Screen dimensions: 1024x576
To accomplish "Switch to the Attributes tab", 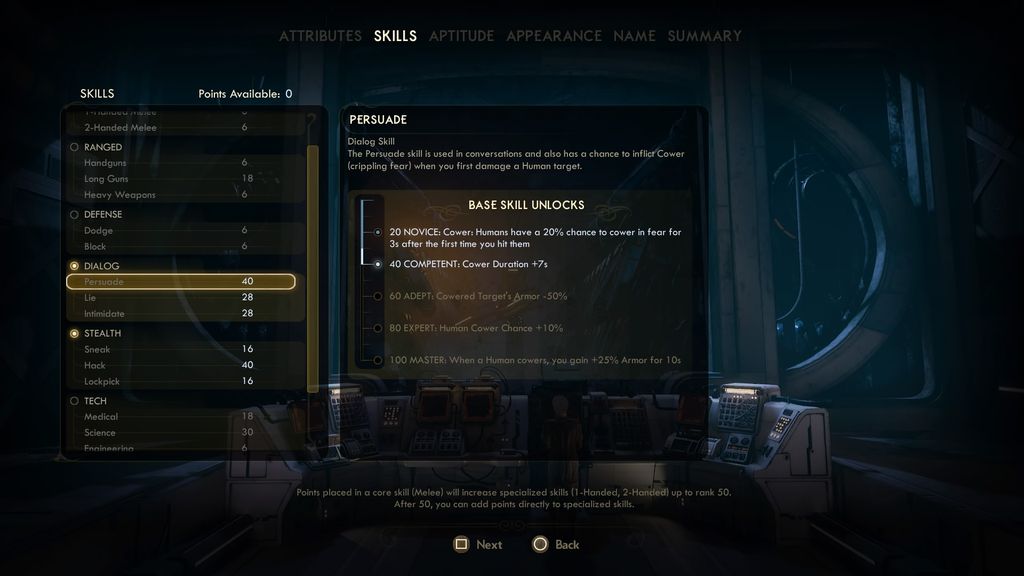I will coord(320,36).
